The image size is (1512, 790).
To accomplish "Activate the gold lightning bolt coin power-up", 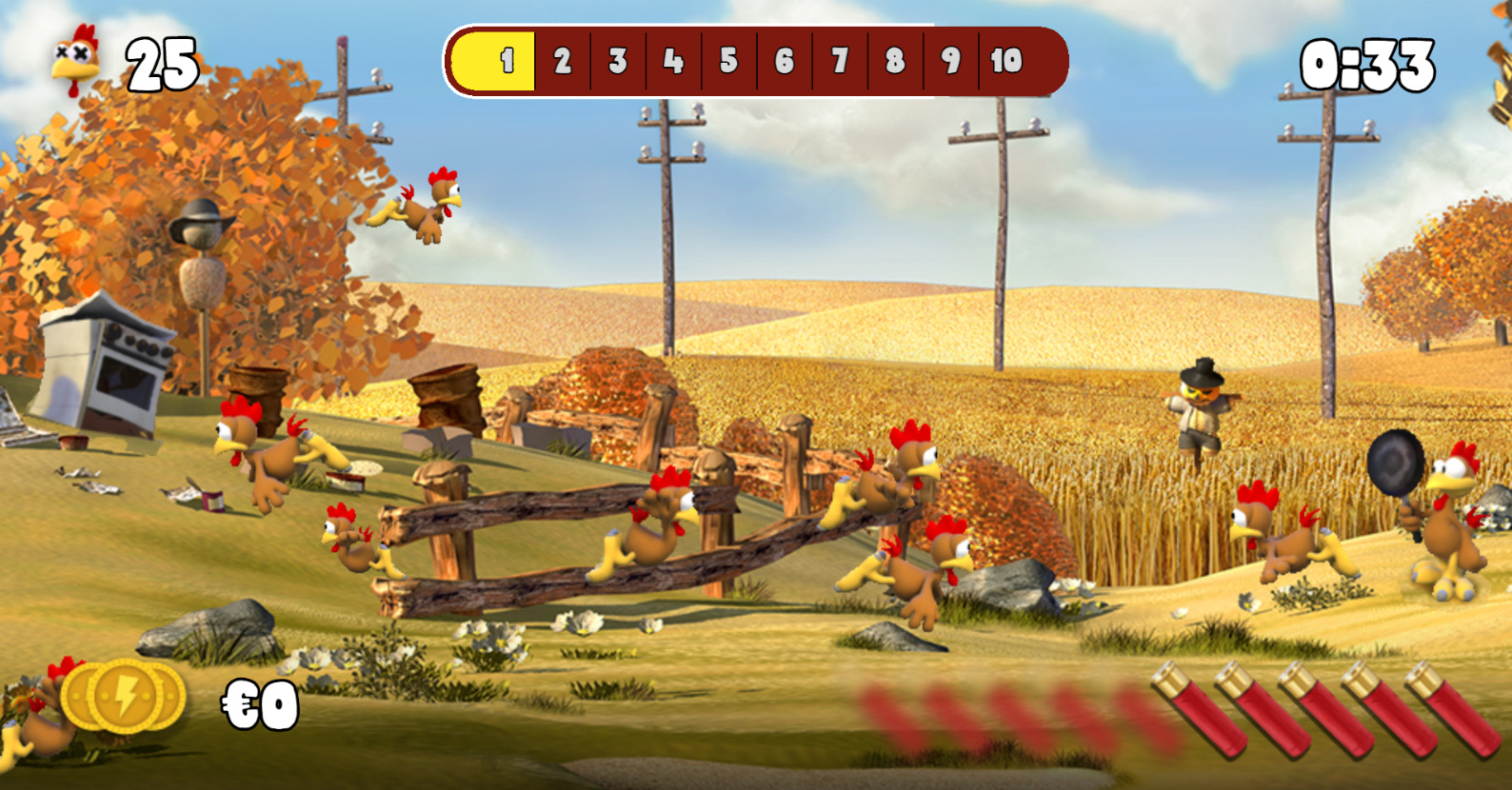I will (x=124, y=698).
